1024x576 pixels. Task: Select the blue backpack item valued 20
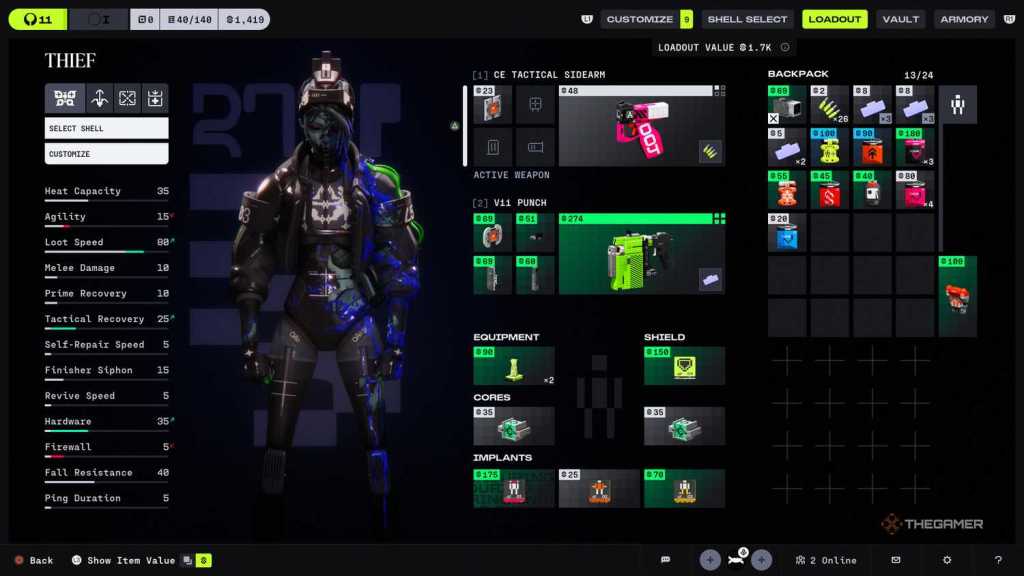787,232
